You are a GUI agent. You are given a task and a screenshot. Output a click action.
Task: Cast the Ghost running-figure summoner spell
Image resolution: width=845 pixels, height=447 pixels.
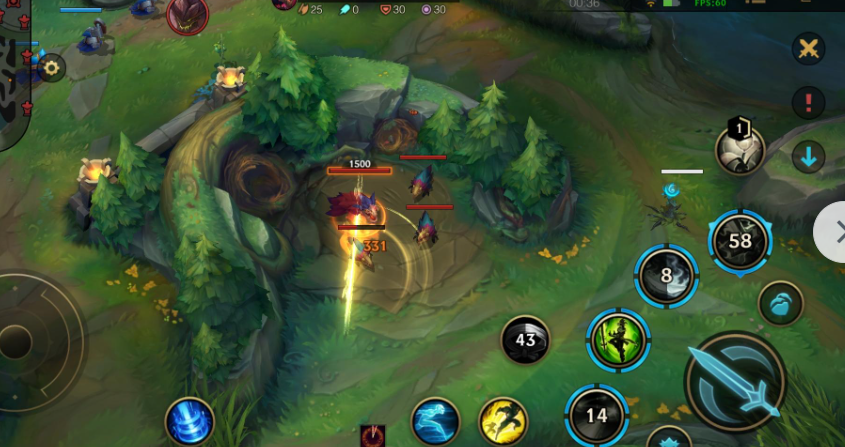pyautogui.click(x=435, y=421)
